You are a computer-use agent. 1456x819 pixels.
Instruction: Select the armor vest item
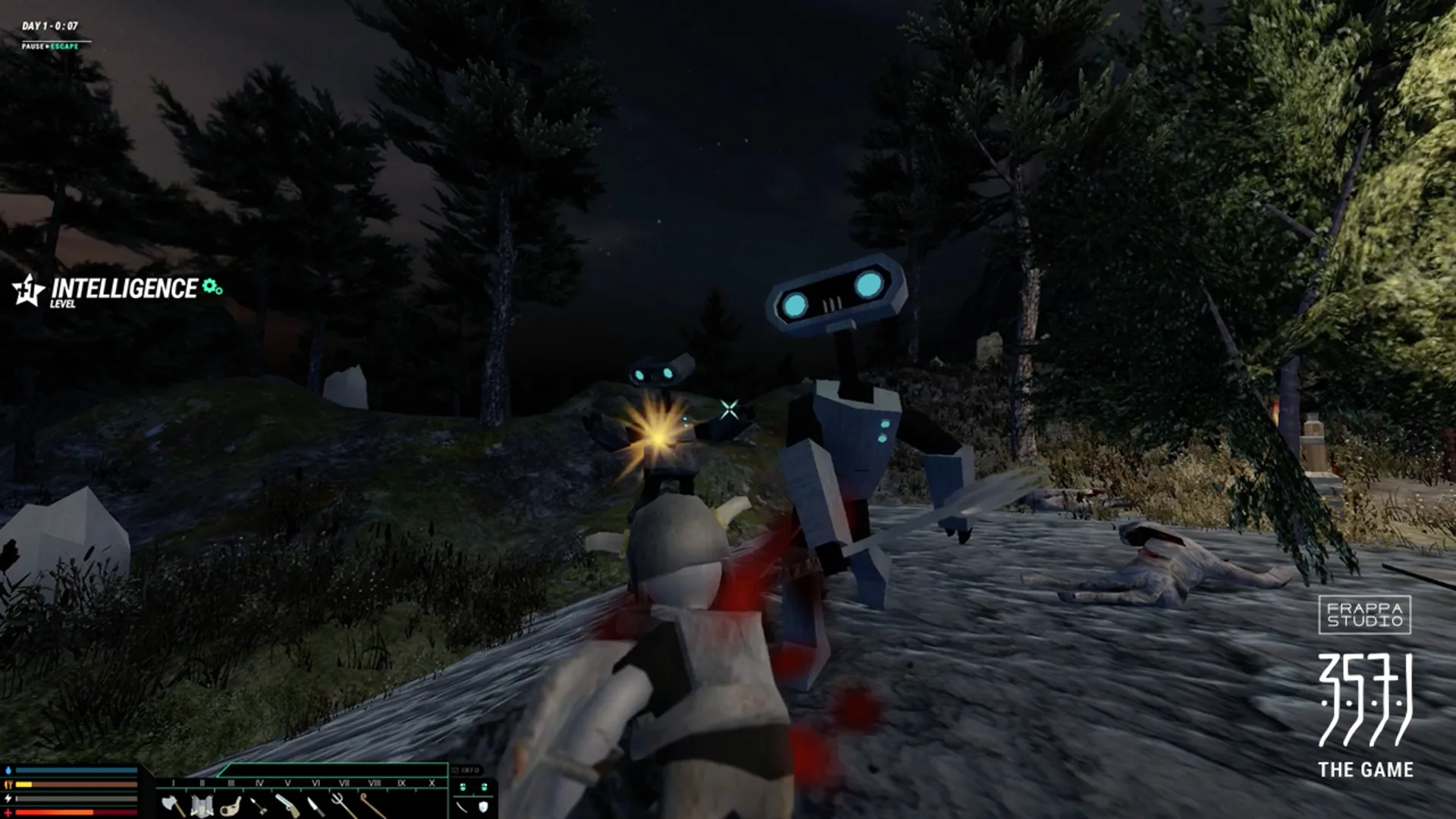pyautogui.click(x=202, y=805)
